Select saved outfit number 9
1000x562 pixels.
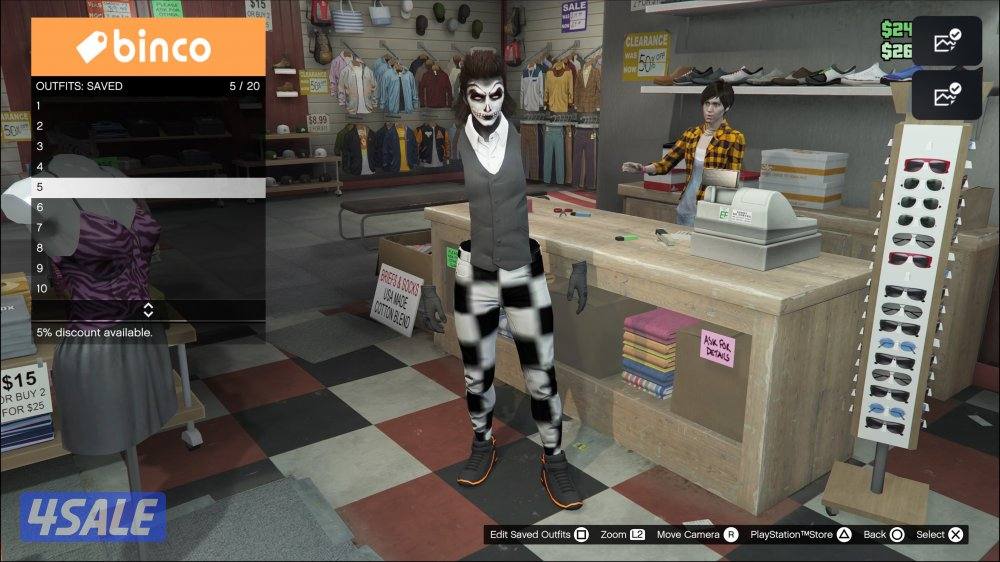148,268
